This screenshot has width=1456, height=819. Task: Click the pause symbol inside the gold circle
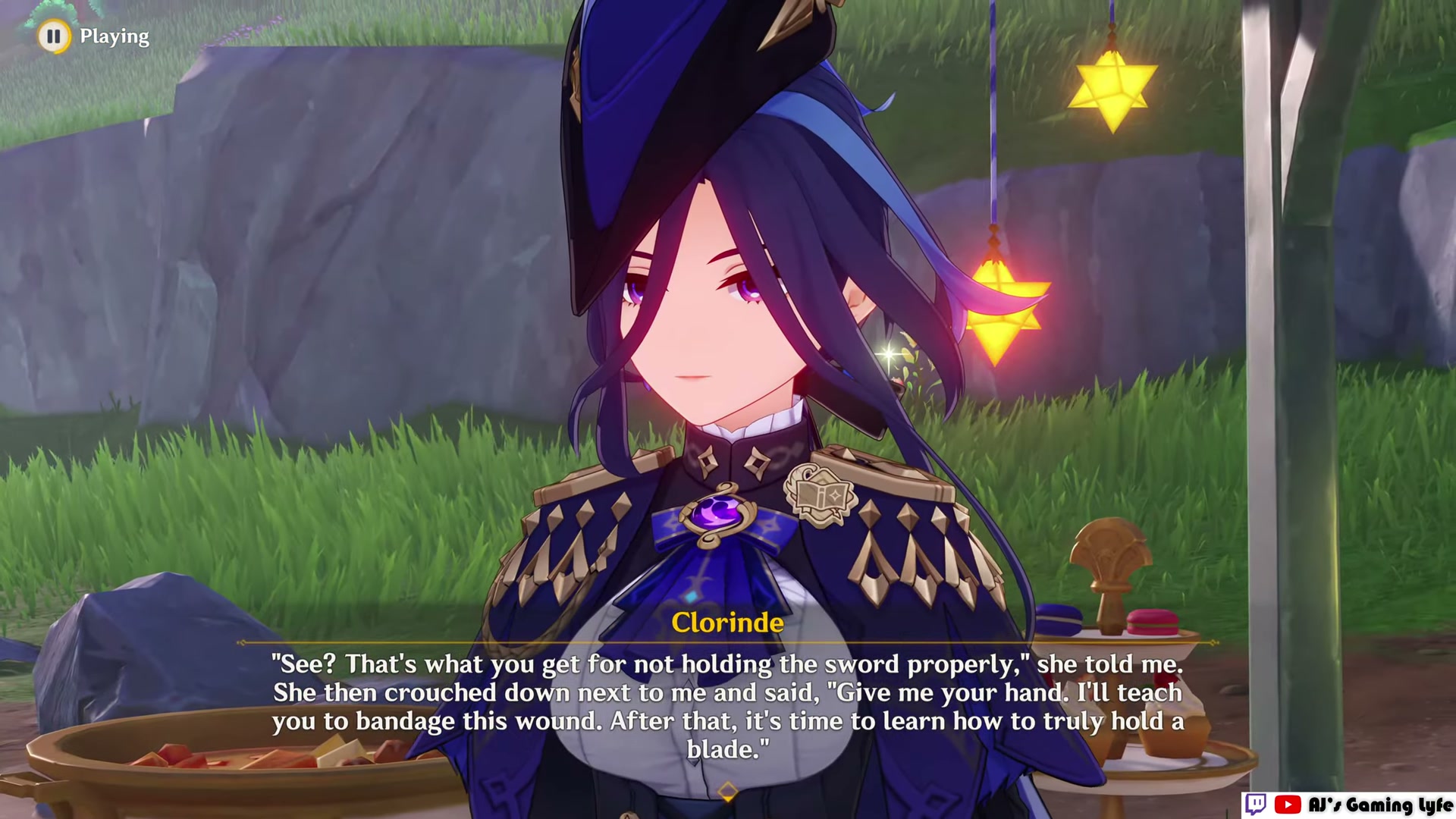(x=53, y=36)
